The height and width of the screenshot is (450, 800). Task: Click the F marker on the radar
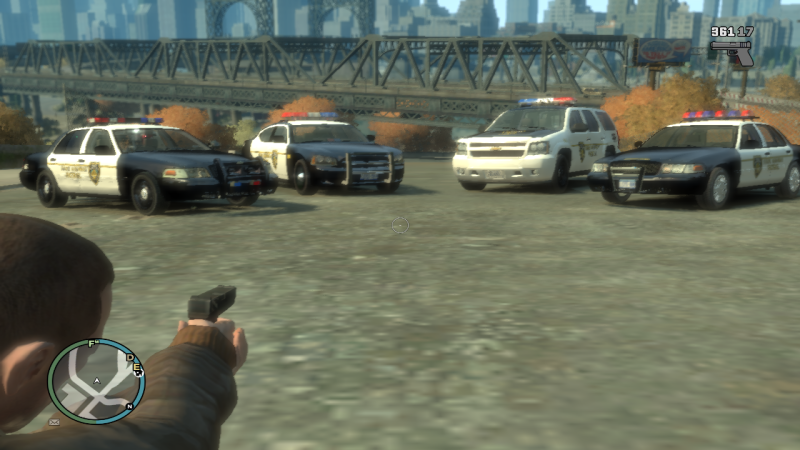(92, 344)
